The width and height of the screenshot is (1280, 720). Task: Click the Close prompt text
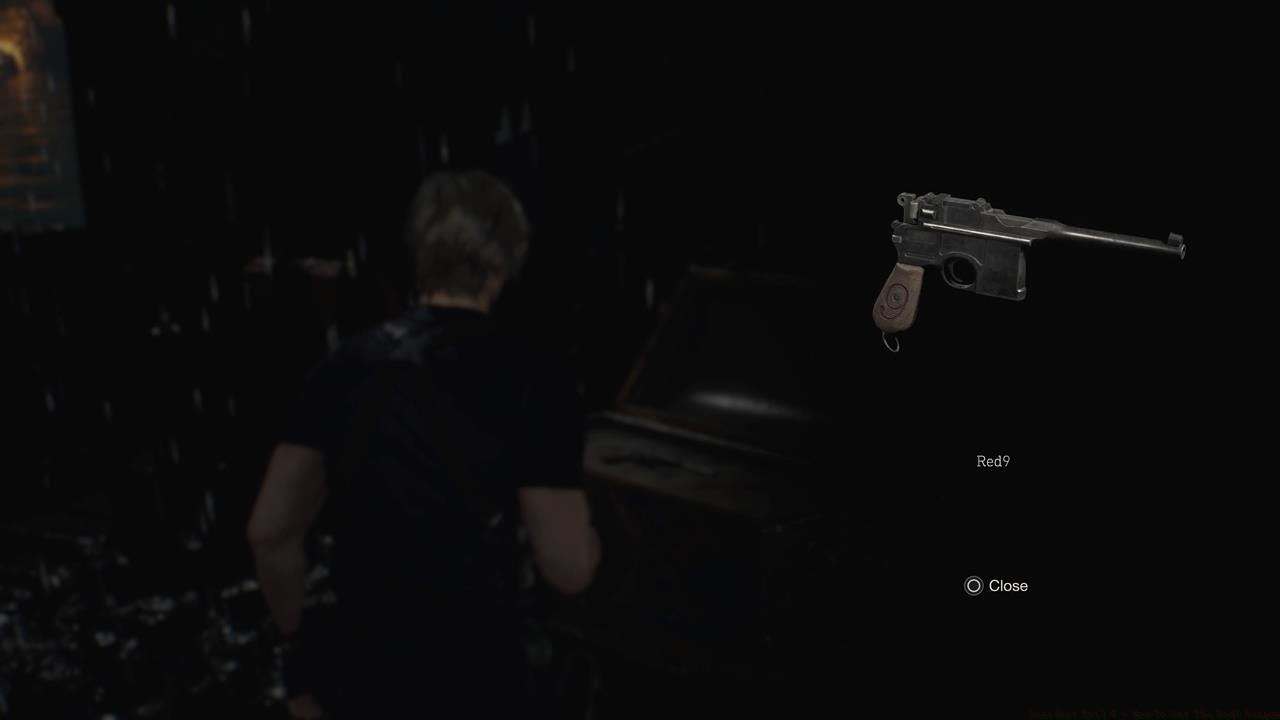point(1008,586)
